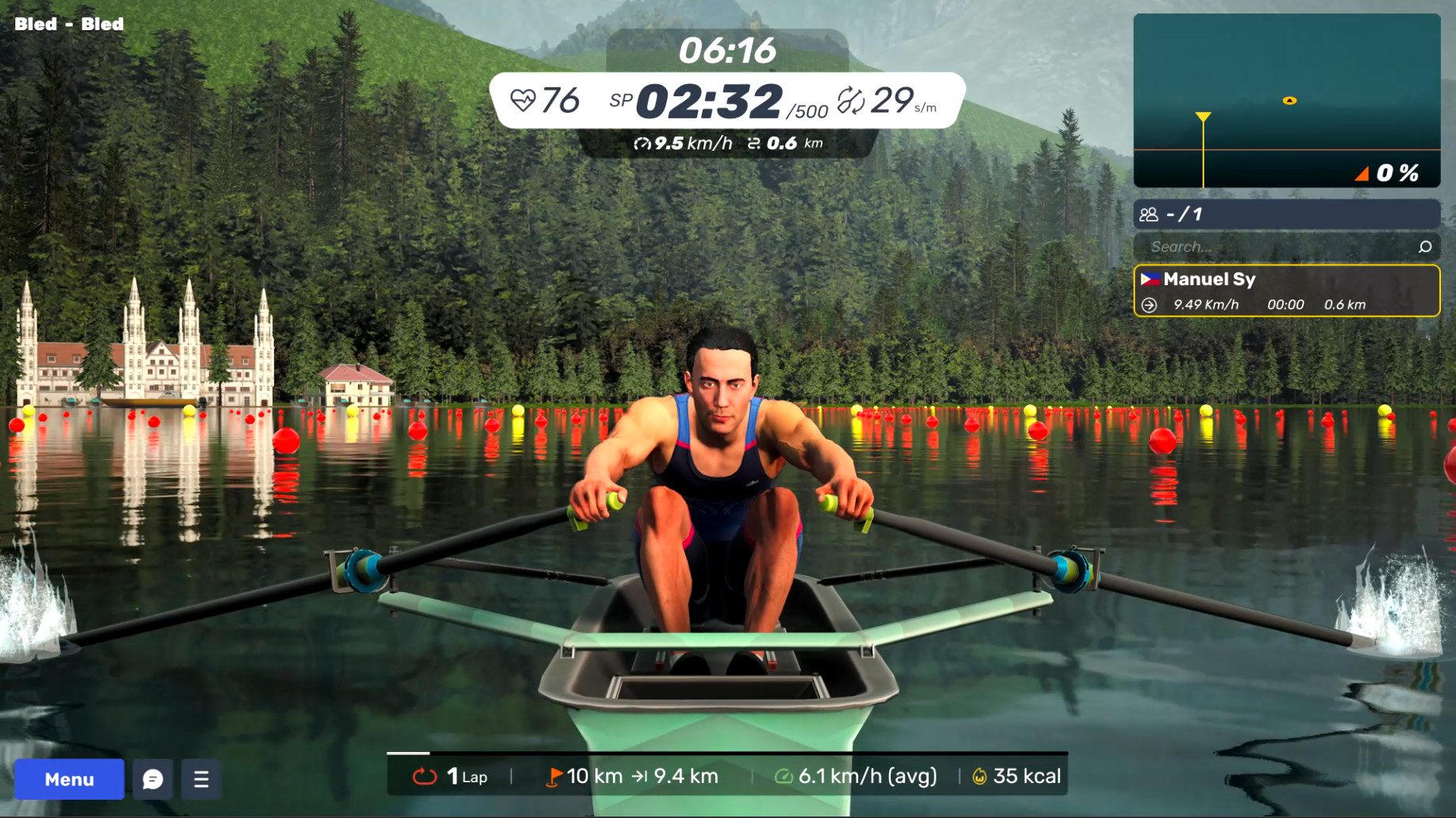This screenshot has height=818, width=1456.
Task: Select rider entry Manuel Sy
Action: [x=1208, y=279]
